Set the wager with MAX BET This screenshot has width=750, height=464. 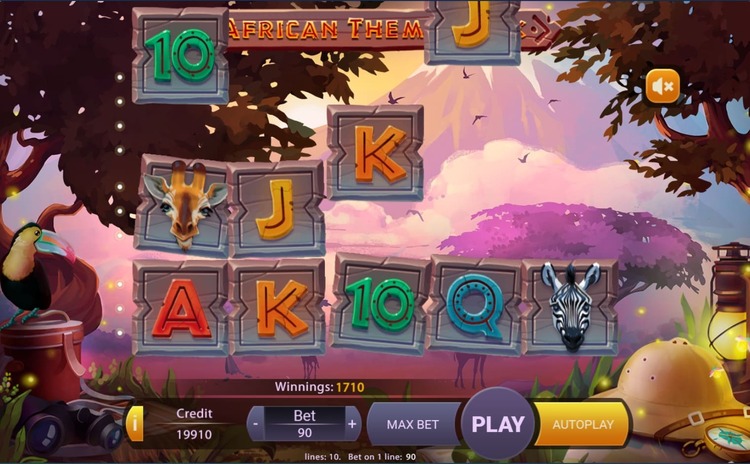click(x=413, y=424)
